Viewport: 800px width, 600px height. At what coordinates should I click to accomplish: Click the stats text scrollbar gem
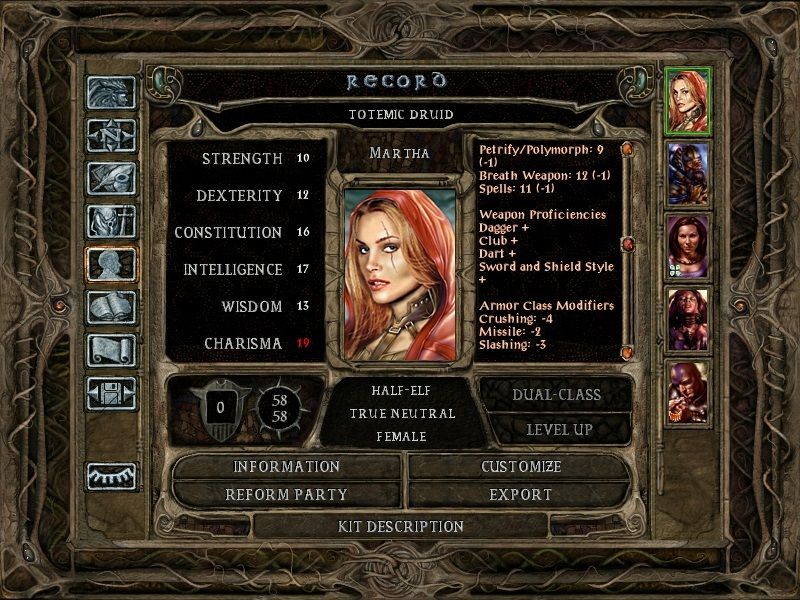[x=627, y=244]
